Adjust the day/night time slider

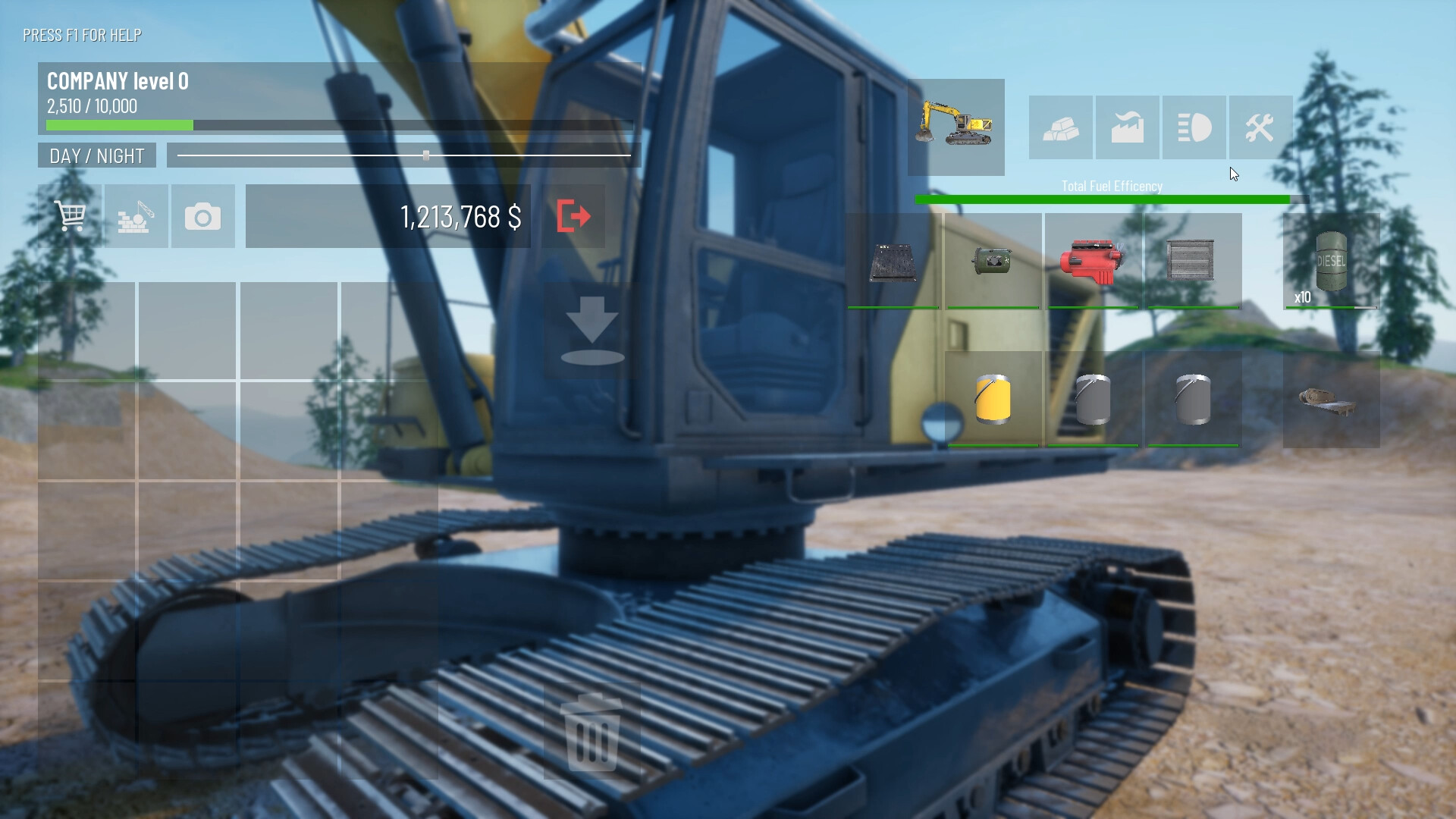[426, 155]
